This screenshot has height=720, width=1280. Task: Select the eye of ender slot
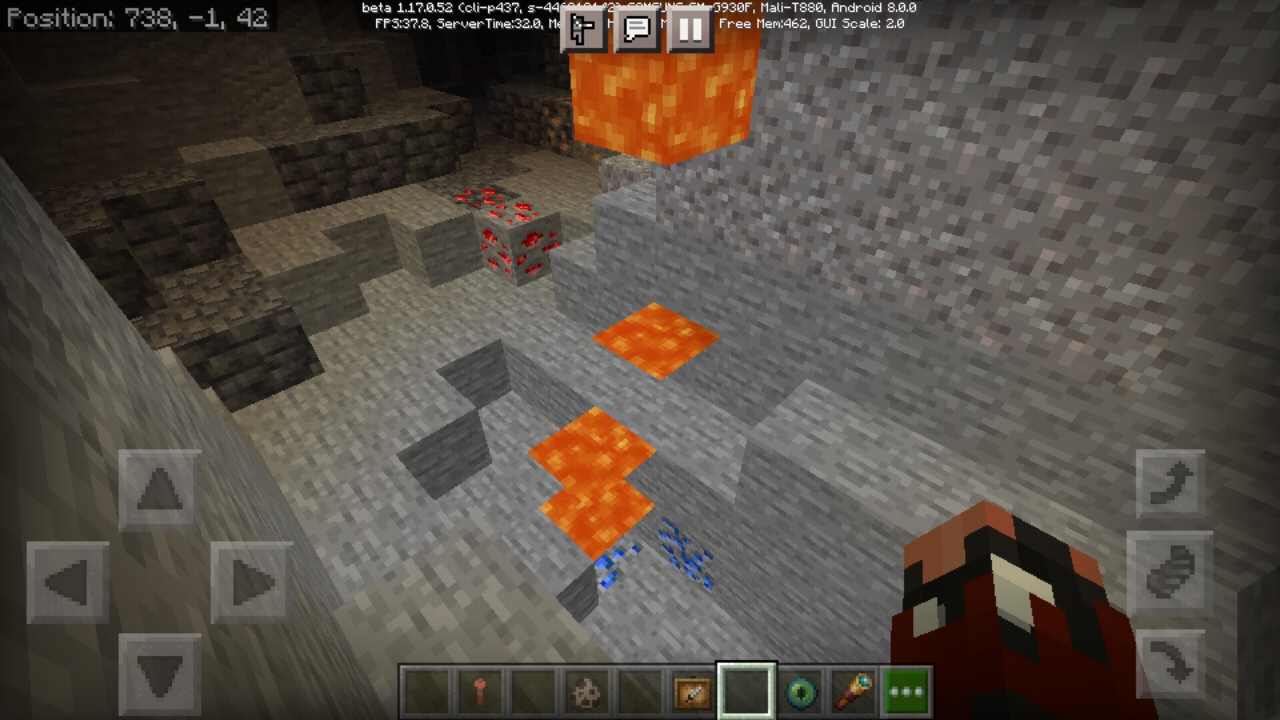click(x=800, y=691)
